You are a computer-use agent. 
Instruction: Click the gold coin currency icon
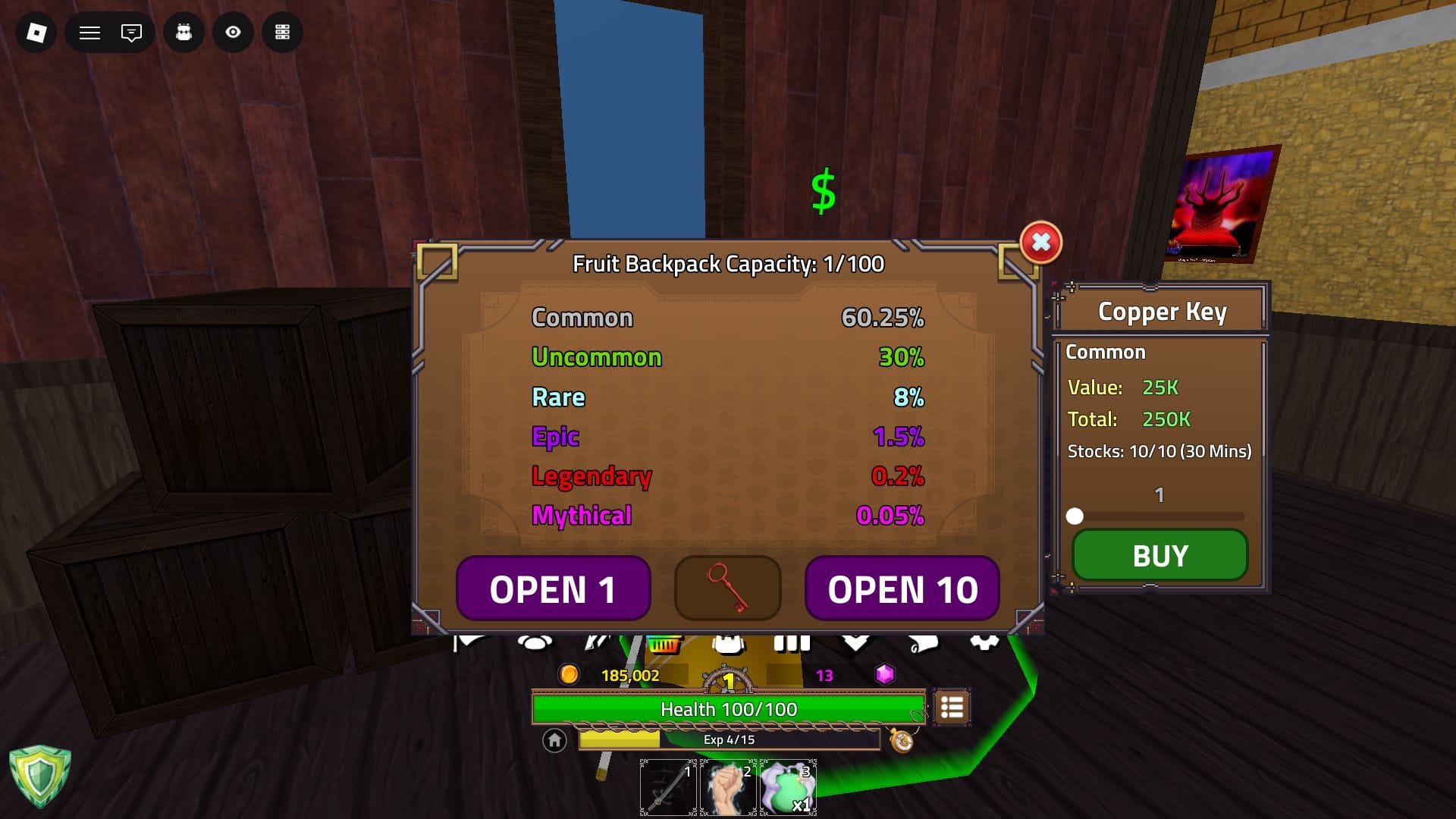[x=569, y=673]
